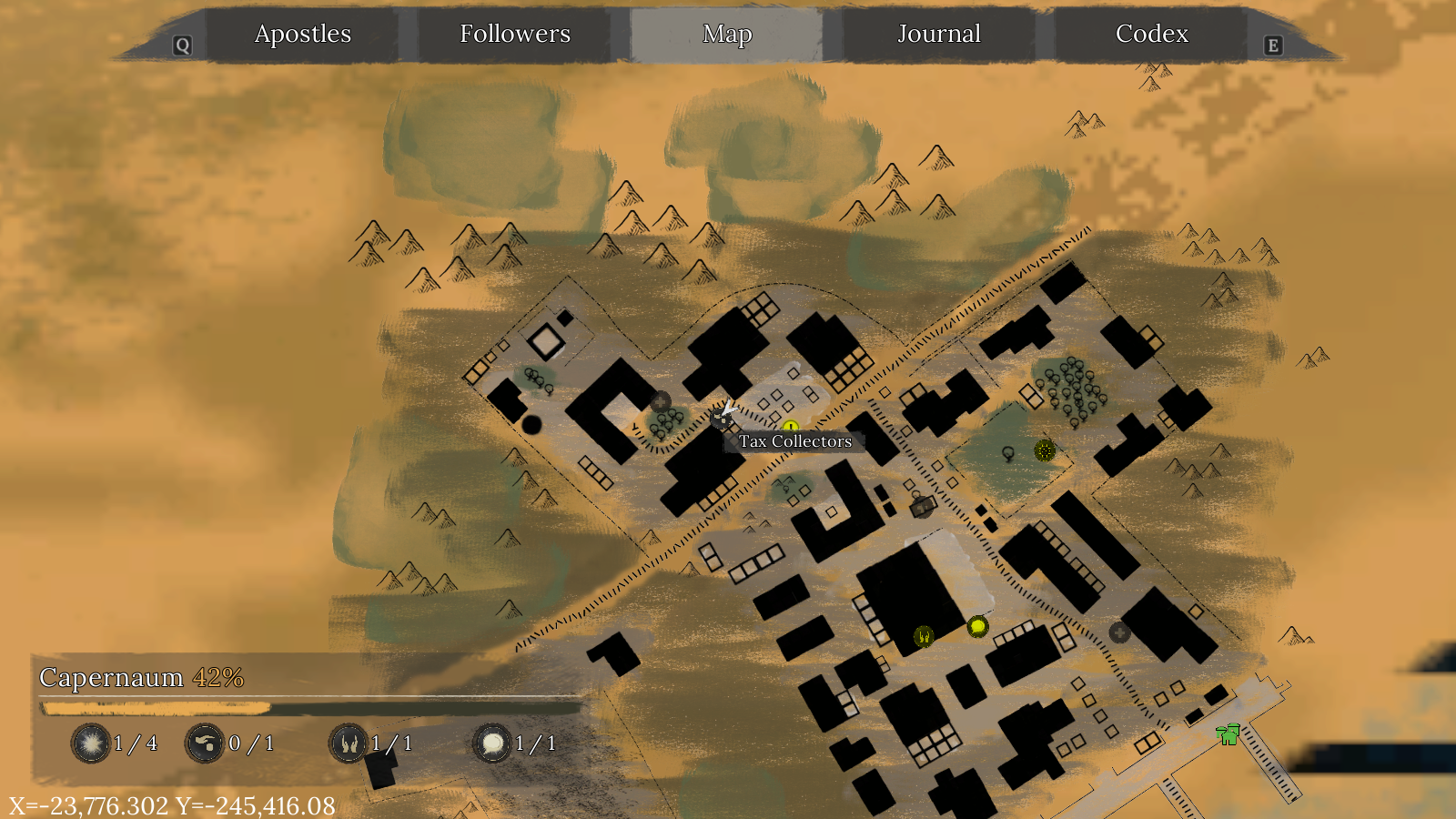Switch to the Followers tab
Image resolution: width=1456 pixels, height=819 pixels.
[515, 35]
